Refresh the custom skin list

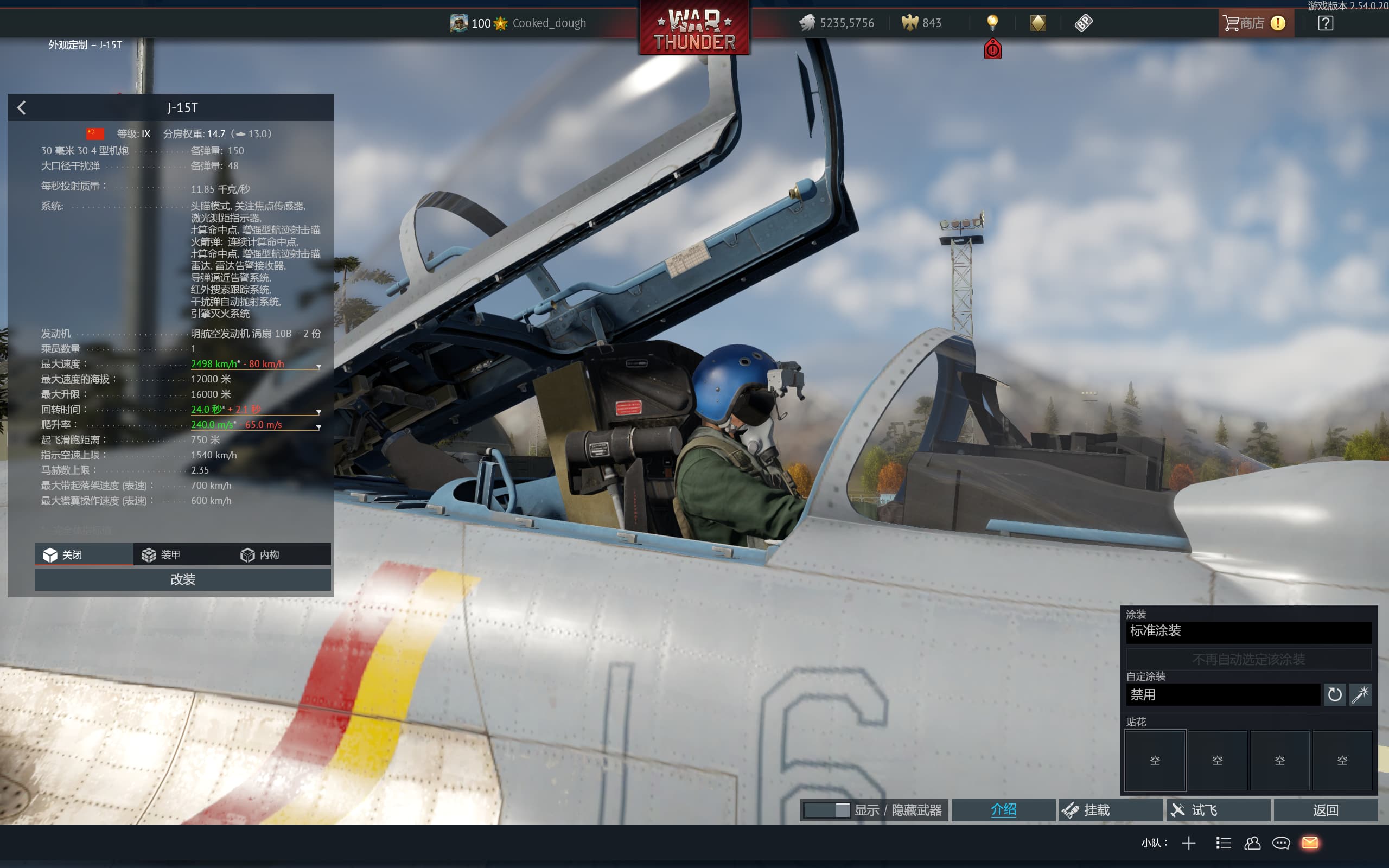tap(1335, 694)
